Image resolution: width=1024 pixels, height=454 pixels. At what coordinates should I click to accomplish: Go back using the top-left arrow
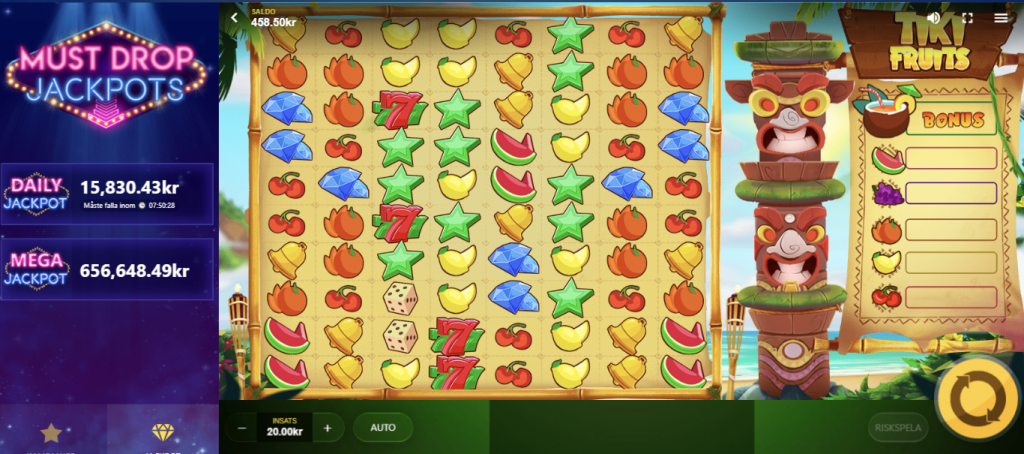click(234, 18)
